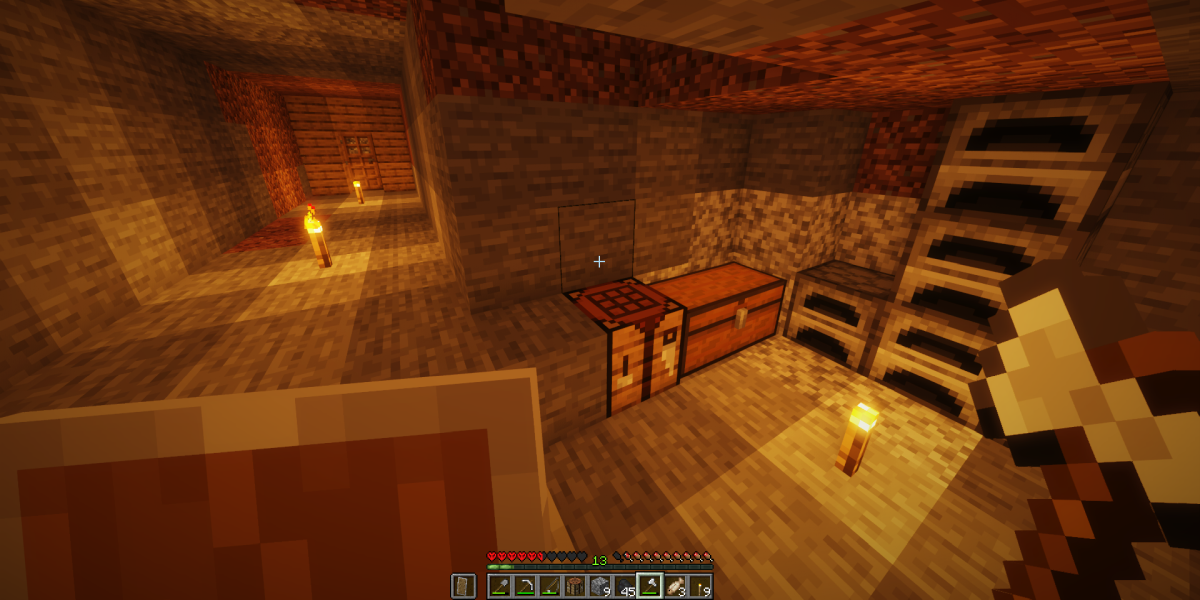
Task: Select the crafting table hotbar slot
Action: (574, 586)
